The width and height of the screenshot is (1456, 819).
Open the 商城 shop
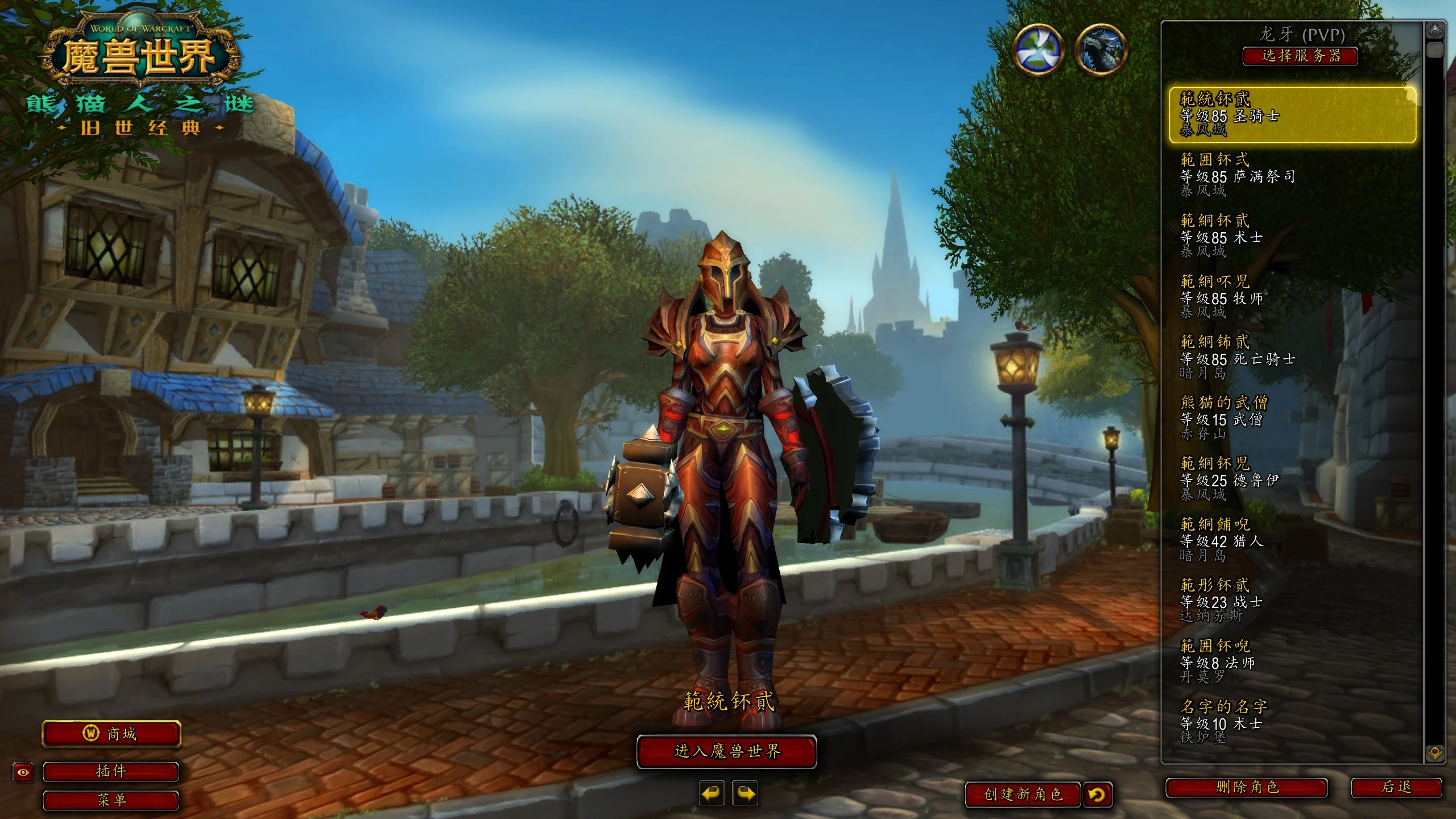[111, 734]
